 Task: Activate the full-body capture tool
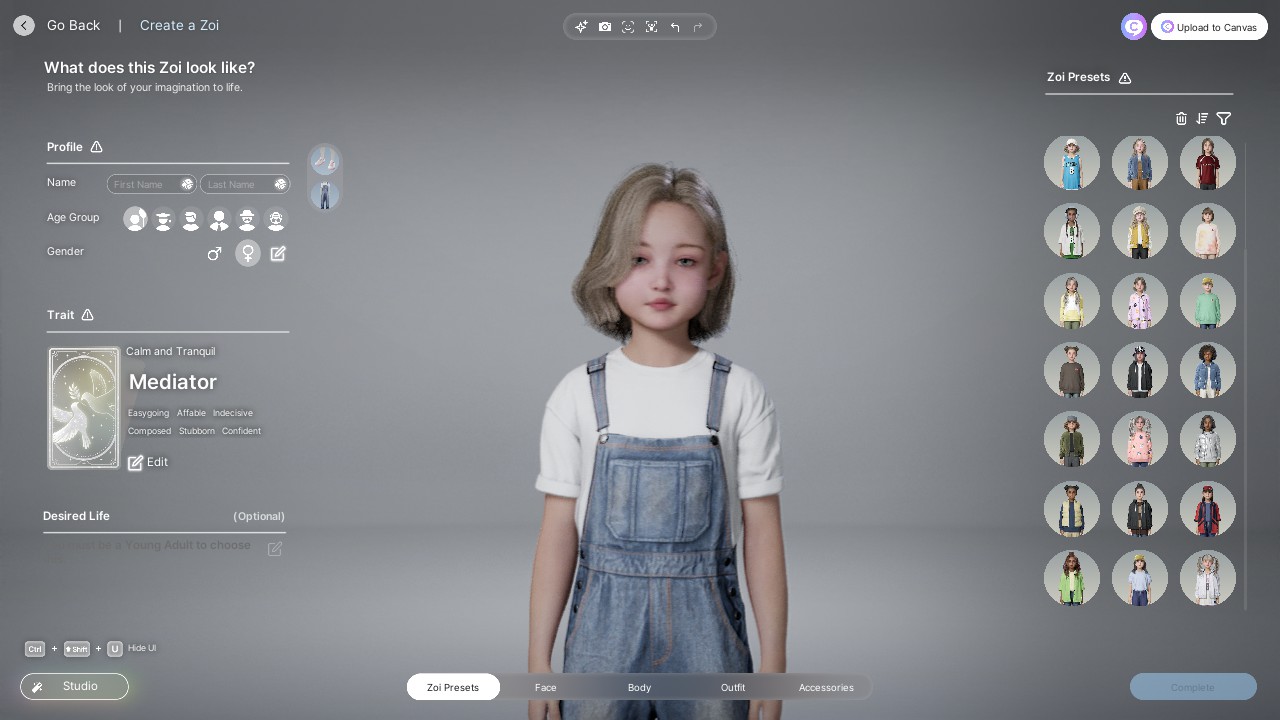(x=652, y=27)
